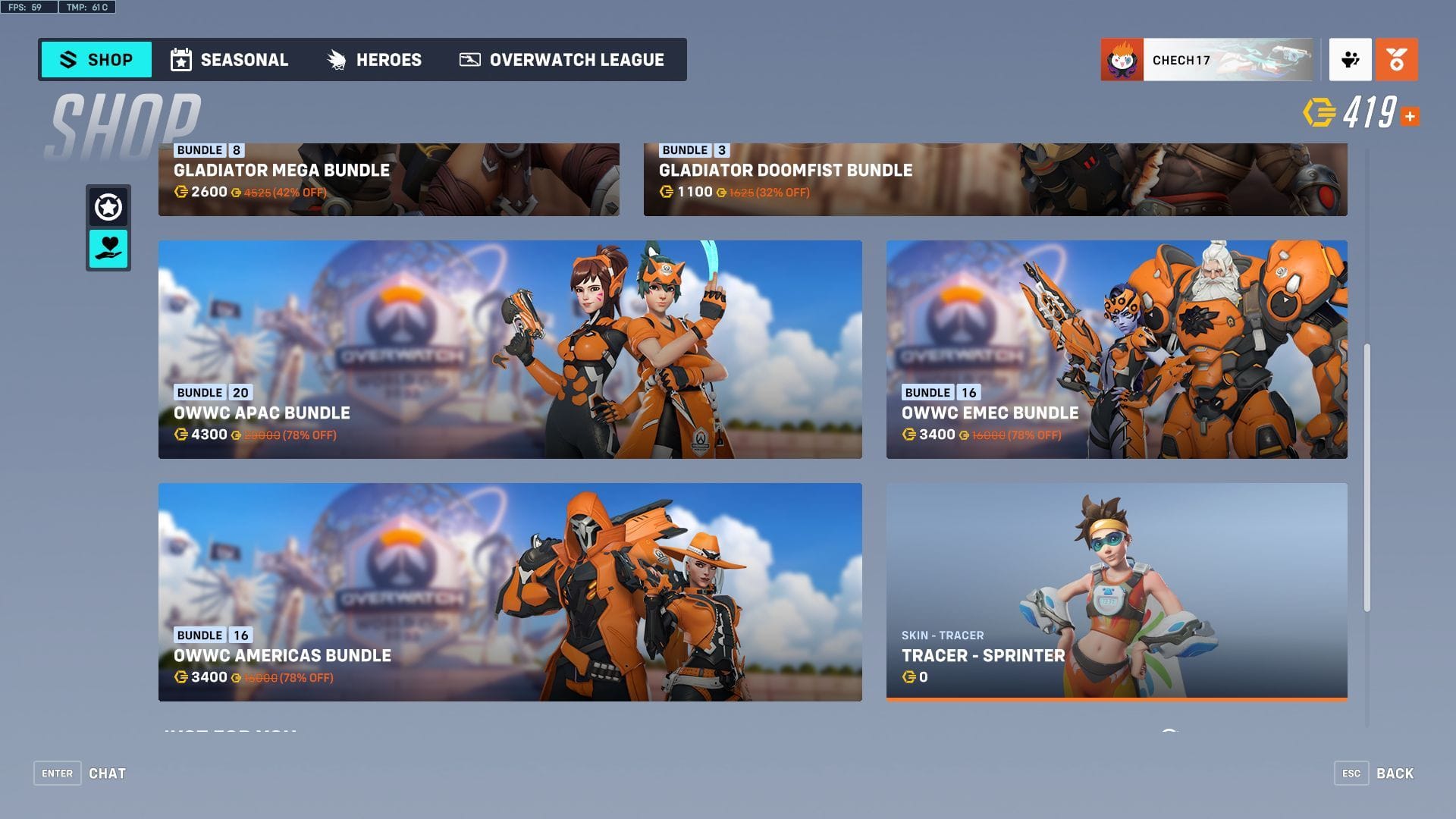The width and height of the screenshot is (1456, 819).
Task: Click the orange plus icon to buy more coins
Action: point(1411,116)
